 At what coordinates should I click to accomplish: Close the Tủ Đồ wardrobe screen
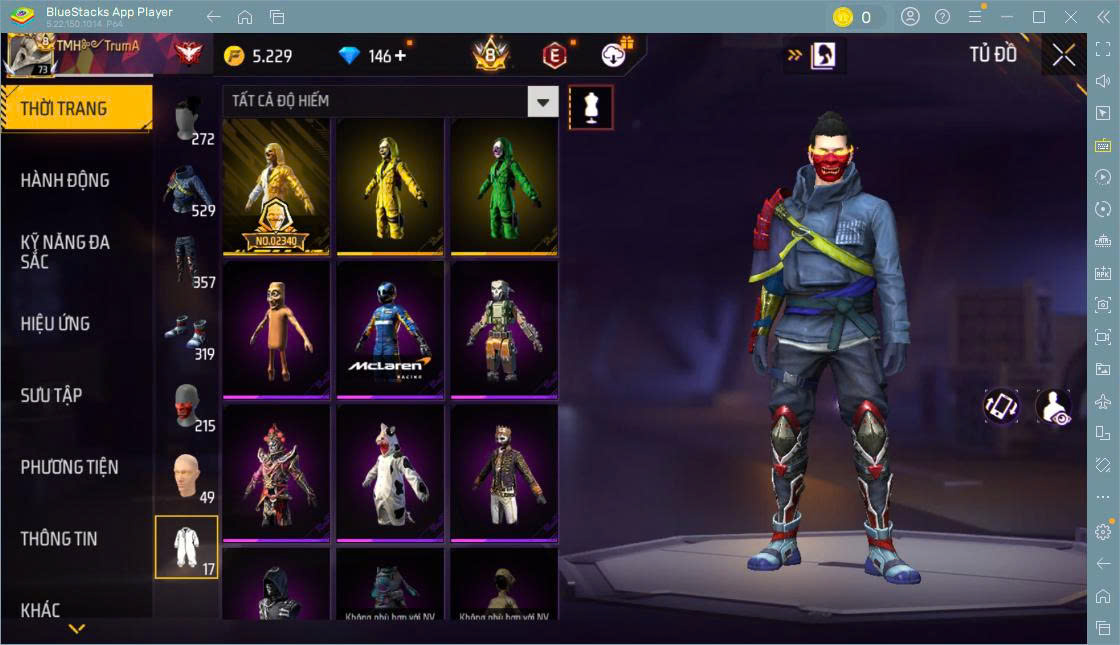tap(1064, 55)
